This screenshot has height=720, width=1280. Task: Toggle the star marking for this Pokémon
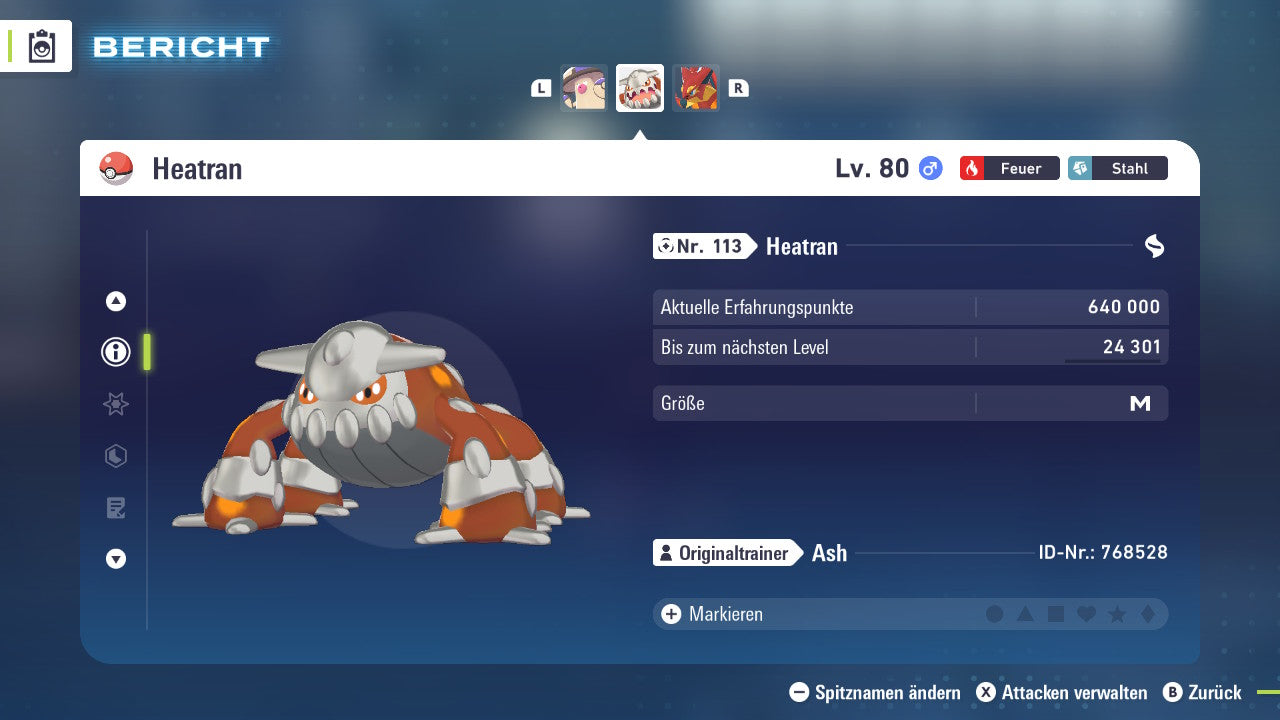[1116, 614]
